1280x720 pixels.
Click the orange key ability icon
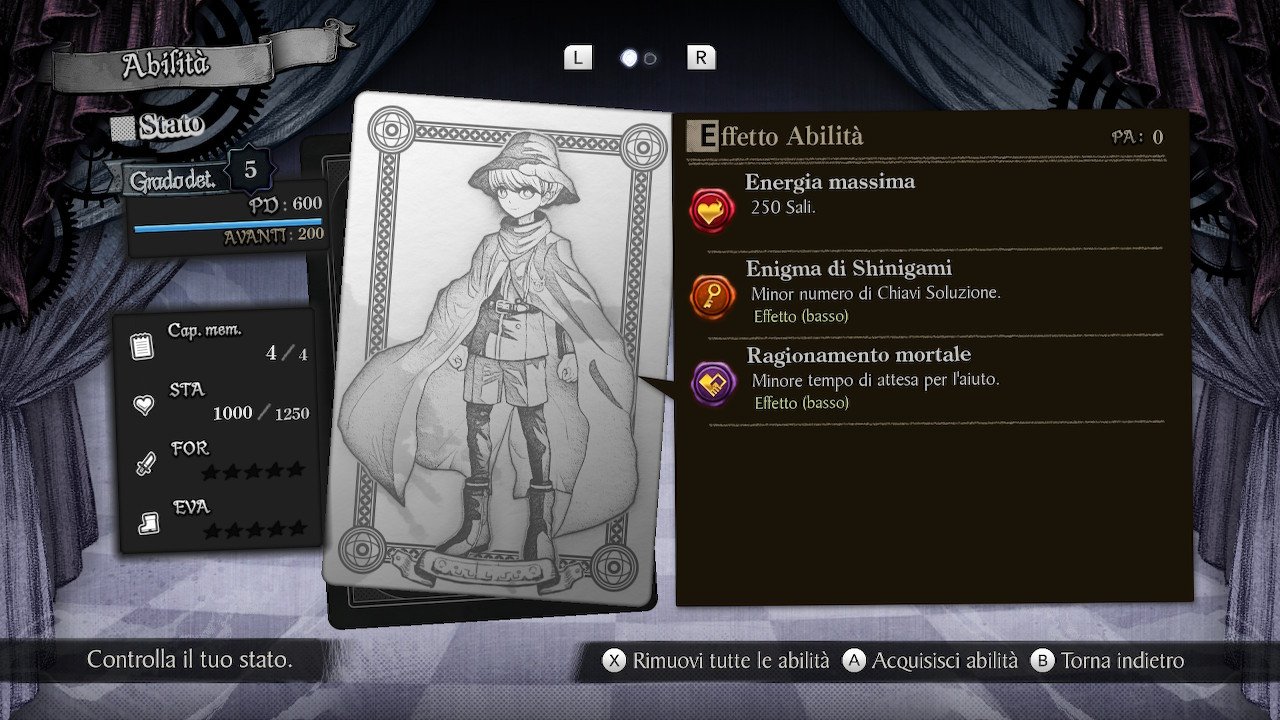(x=713, y=296)
